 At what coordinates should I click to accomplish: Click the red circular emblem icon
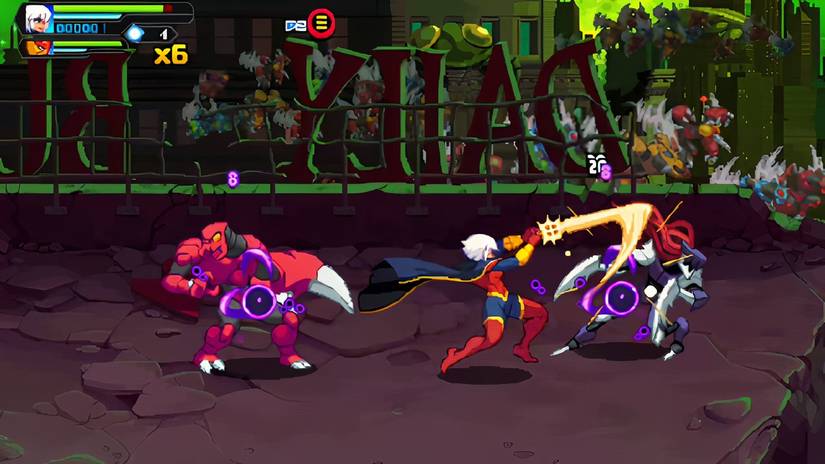point(321,23)
